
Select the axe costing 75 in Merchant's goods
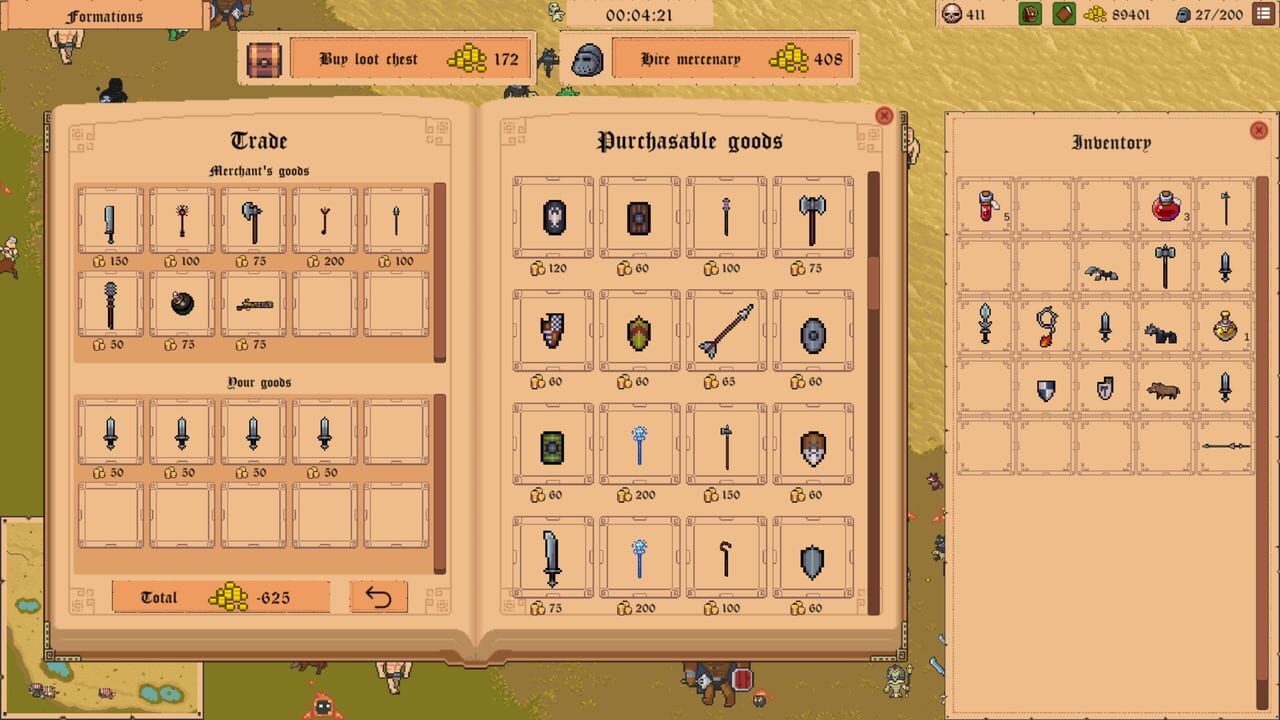click(x=253, y=218)
